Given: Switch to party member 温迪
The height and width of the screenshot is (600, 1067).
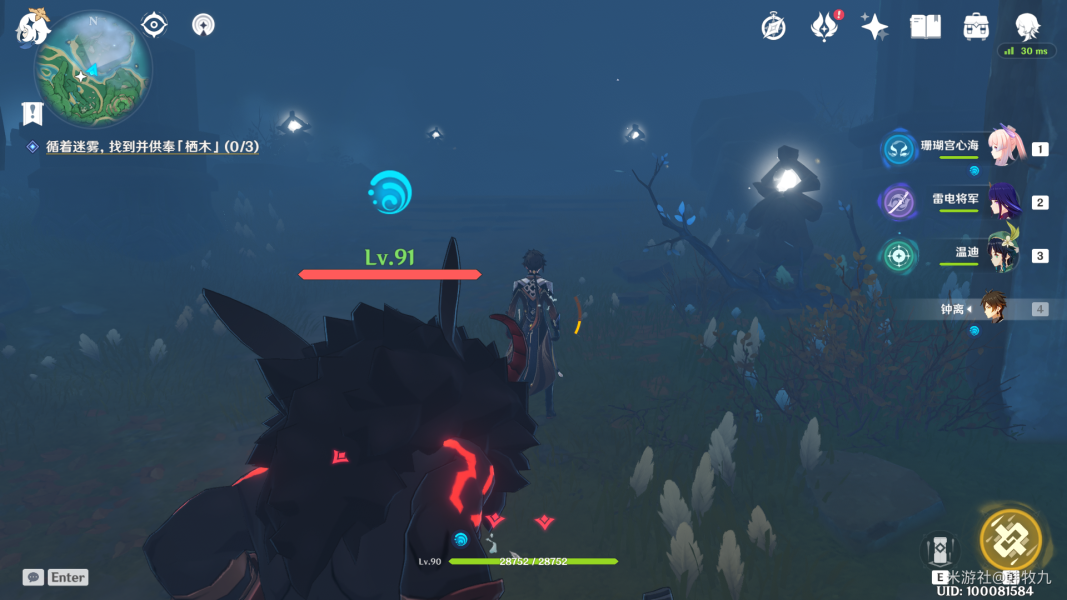Looking at the screenshot, I should [x=1003, y=255].
